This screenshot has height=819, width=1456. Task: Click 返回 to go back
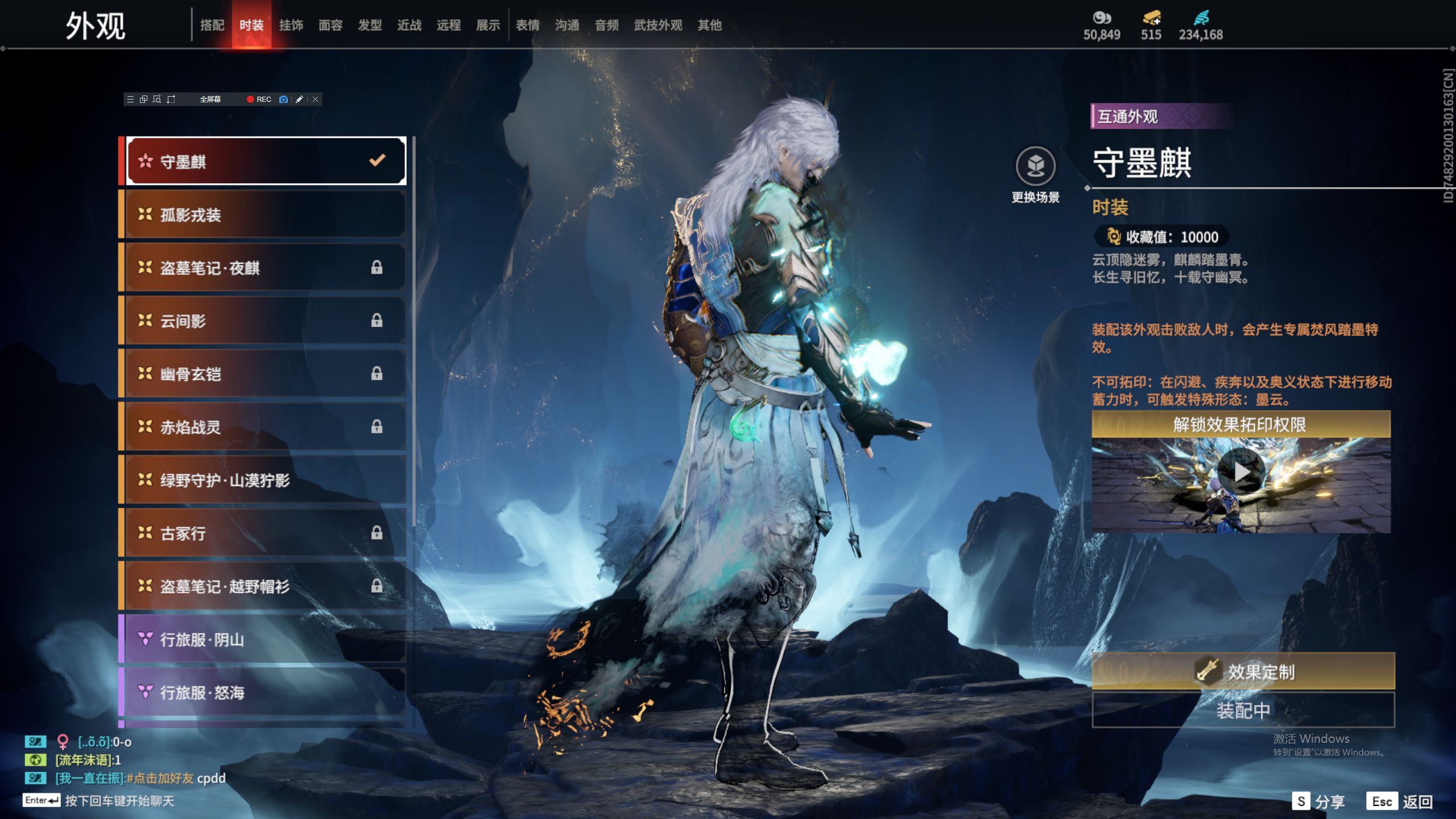pyautogui.click(x=1400, y=801)
